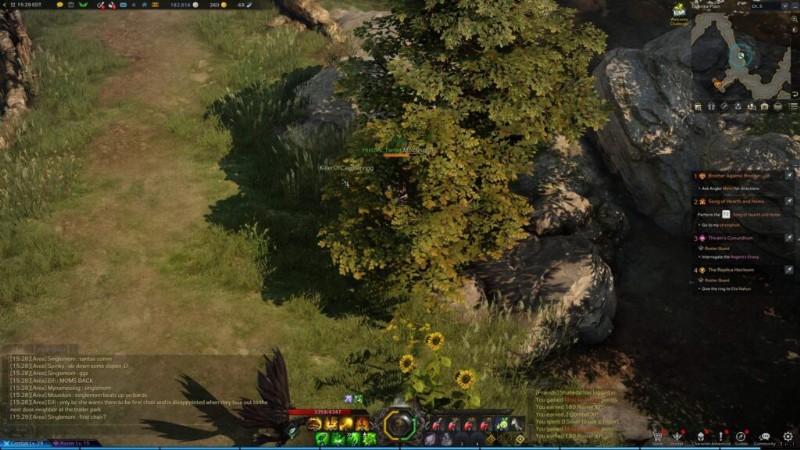
Task: Select the Brother Against Brother quest
Action: pos(736,175)
